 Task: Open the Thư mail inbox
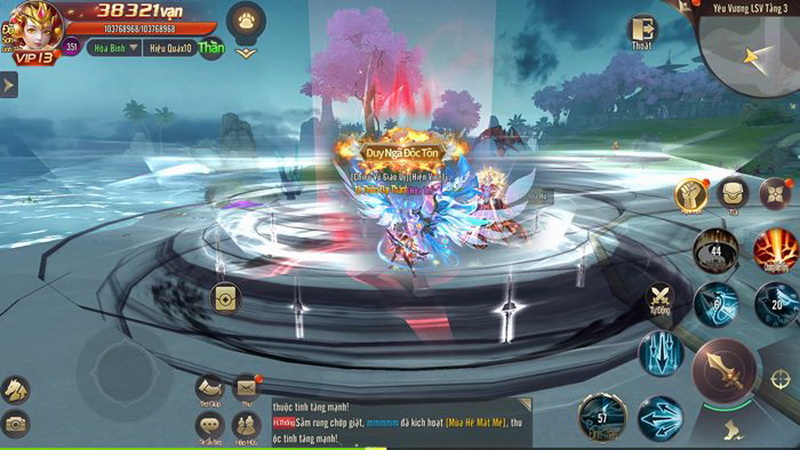(x=246, y=387)
